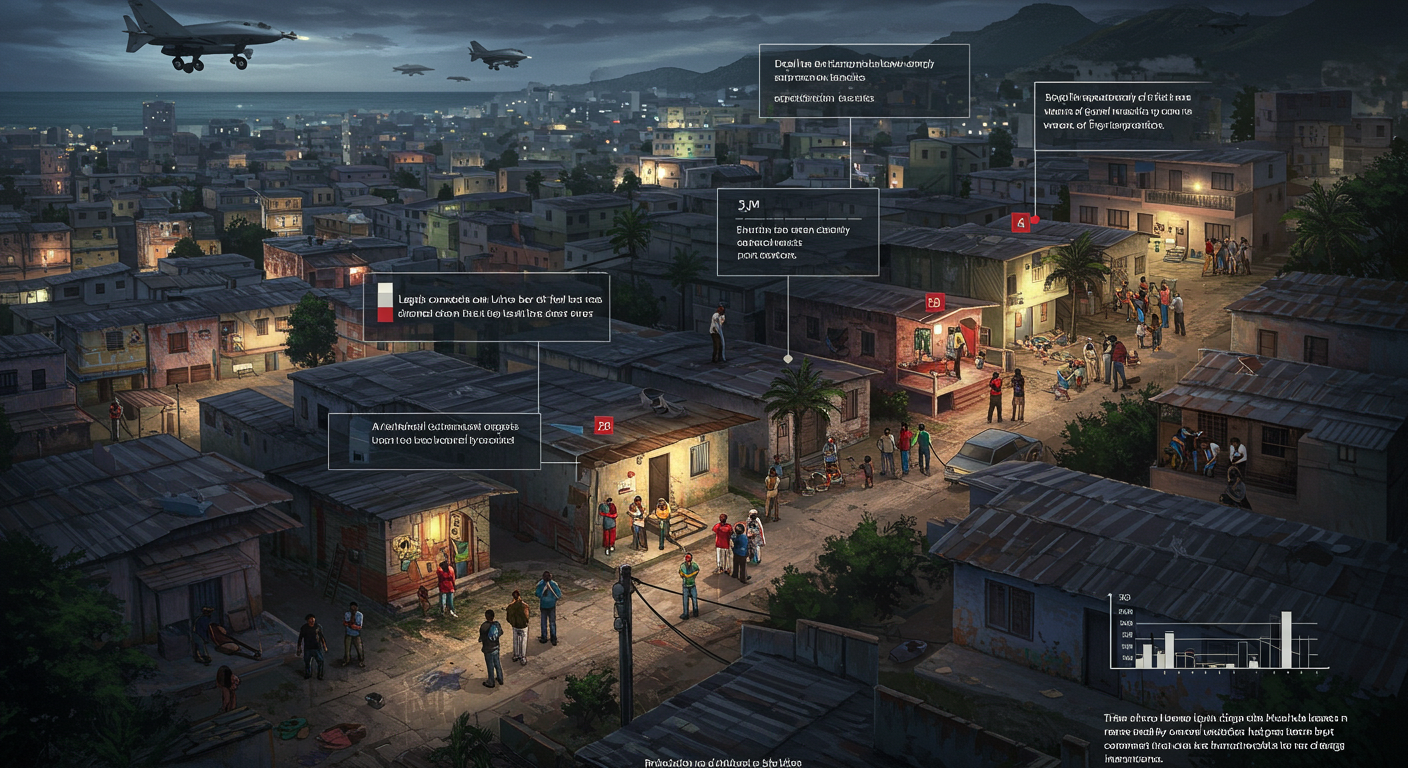Click the red "A" location marker
Image resolution: width=1408 pixels, height=768 pixels.
(x=1020, y=222)
